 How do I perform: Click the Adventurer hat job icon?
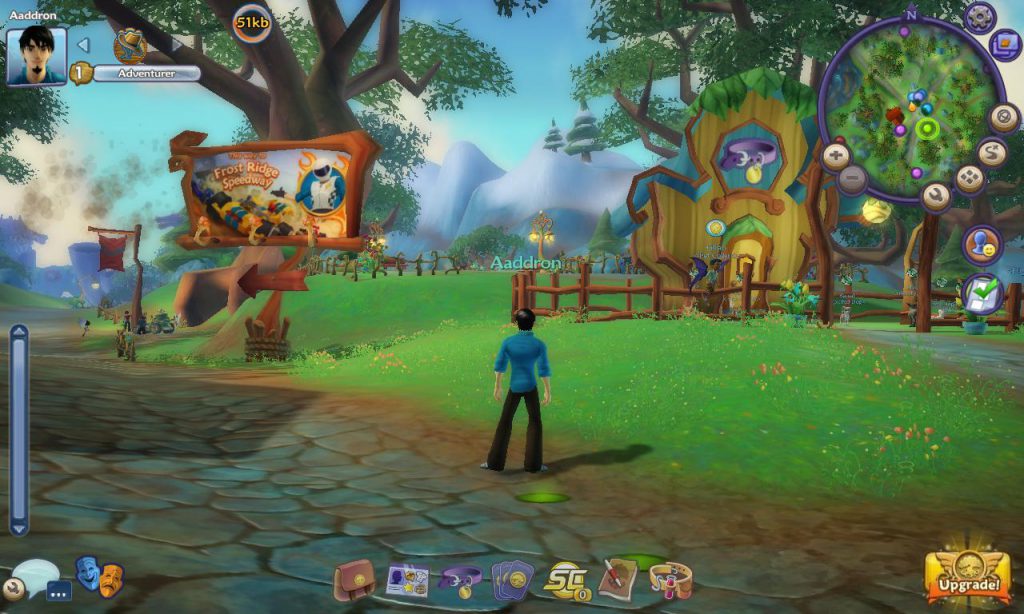(130, 45)
